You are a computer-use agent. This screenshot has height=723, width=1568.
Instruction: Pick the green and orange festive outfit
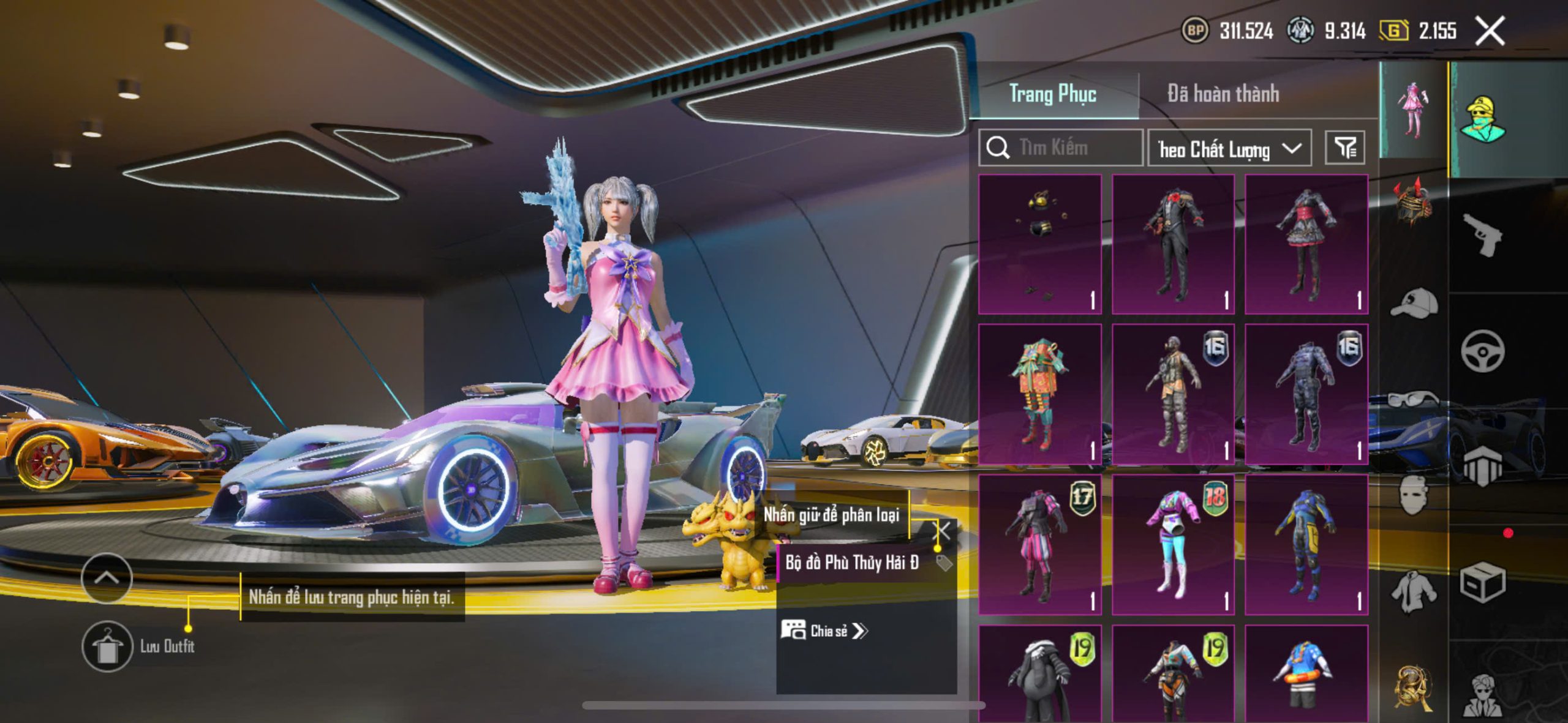tap(1040, 394)
